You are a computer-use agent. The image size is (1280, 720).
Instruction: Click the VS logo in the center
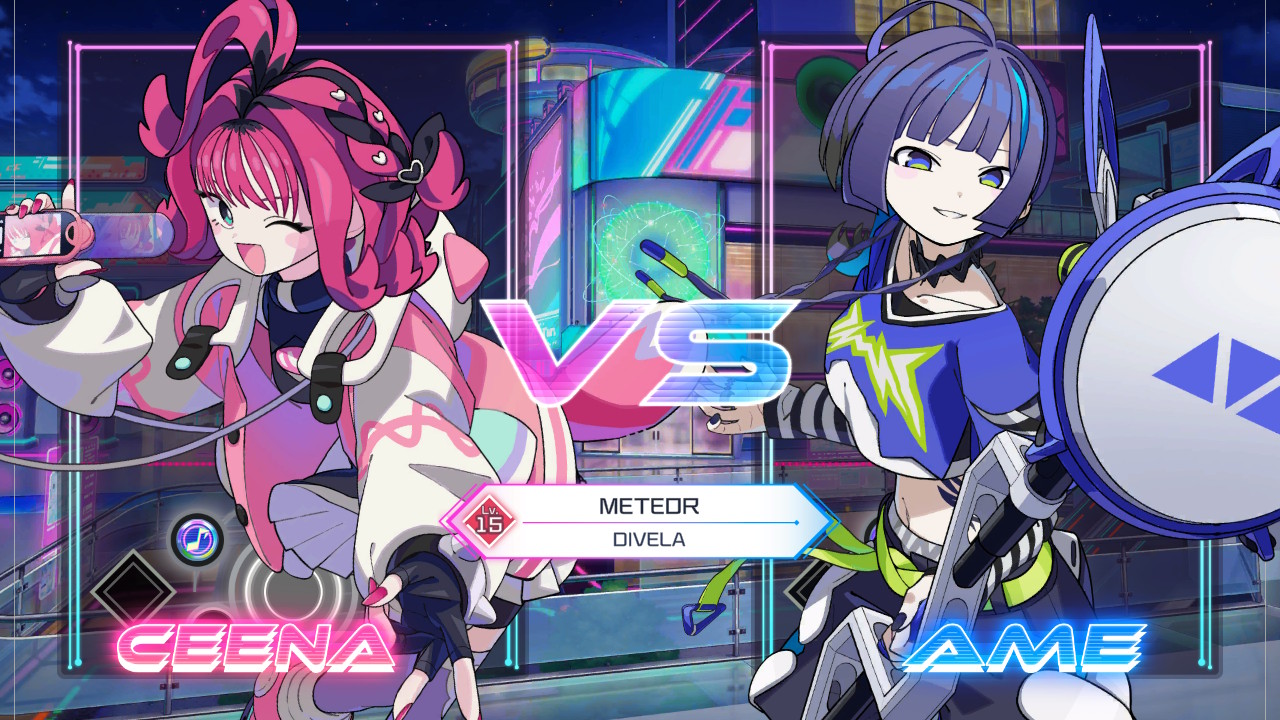640,350
